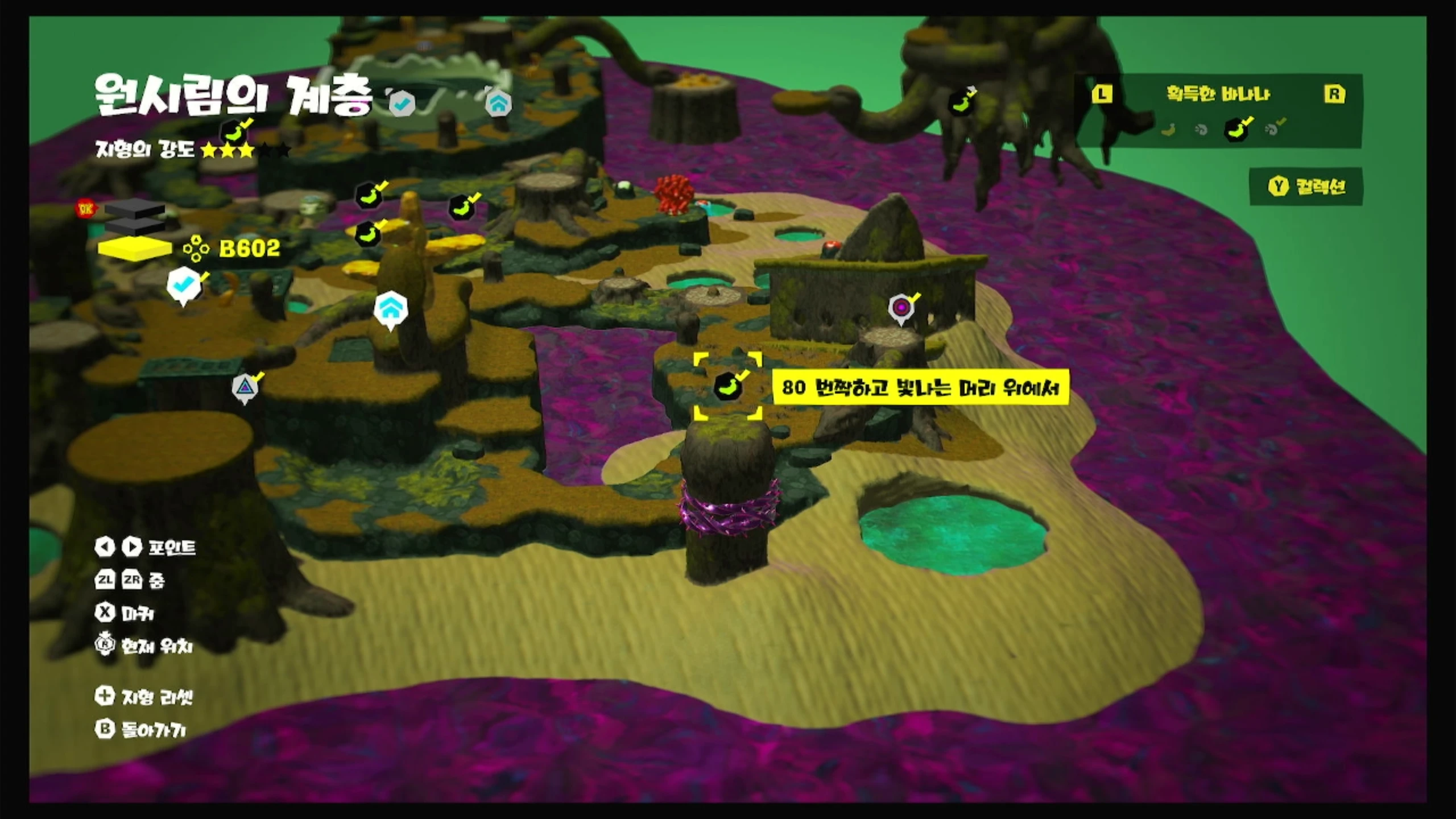Select the white marker with blue house arrow
The width and height of the screenshot is (1456, 819).
point(391,309)
